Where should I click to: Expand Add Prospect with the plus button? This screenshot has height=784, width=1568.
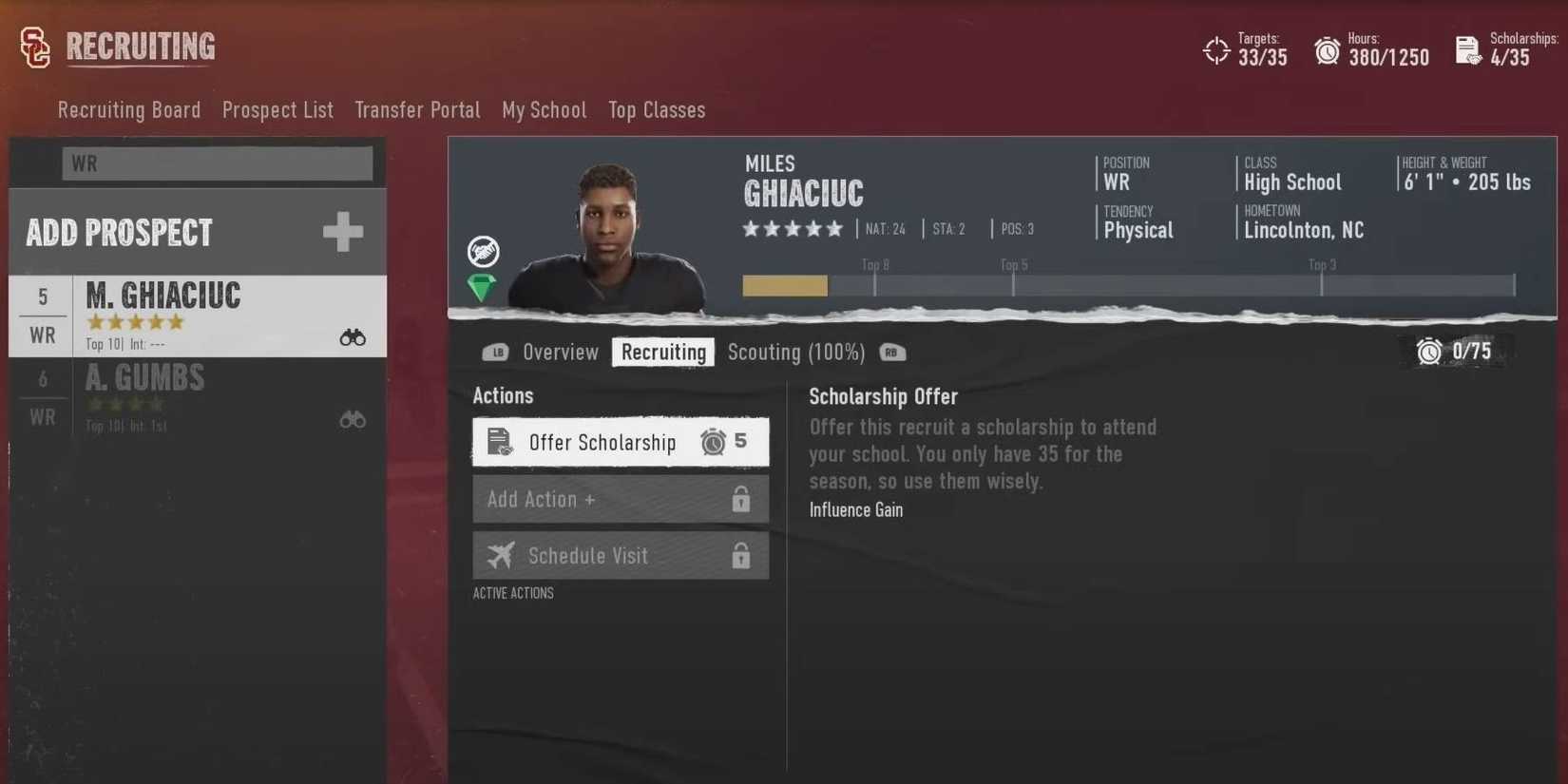343,231
